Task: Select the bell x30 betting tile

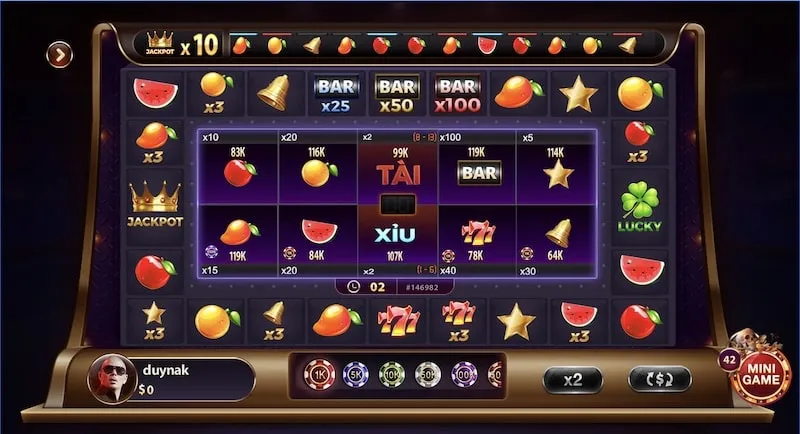Action: point(558,238)
